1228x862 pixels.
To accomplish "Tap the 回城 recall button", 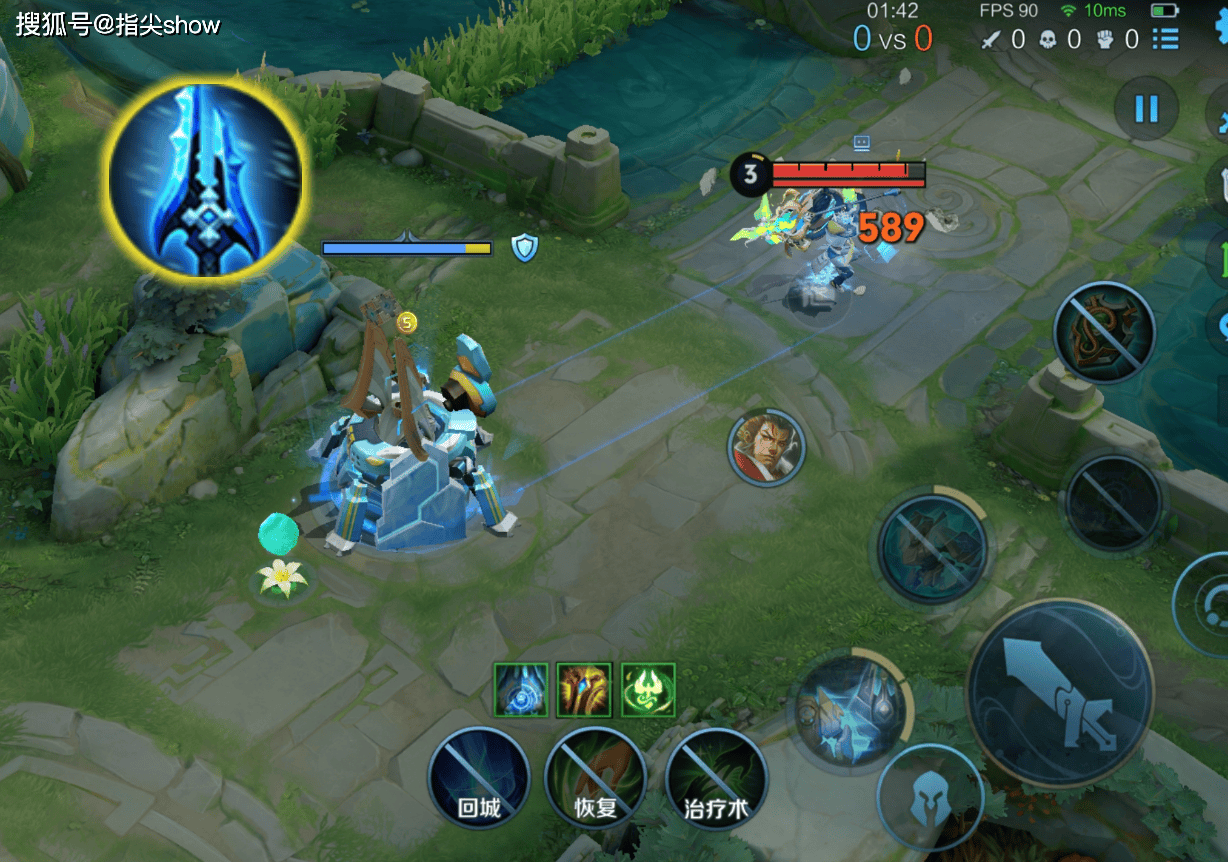I will click(478, 778).
